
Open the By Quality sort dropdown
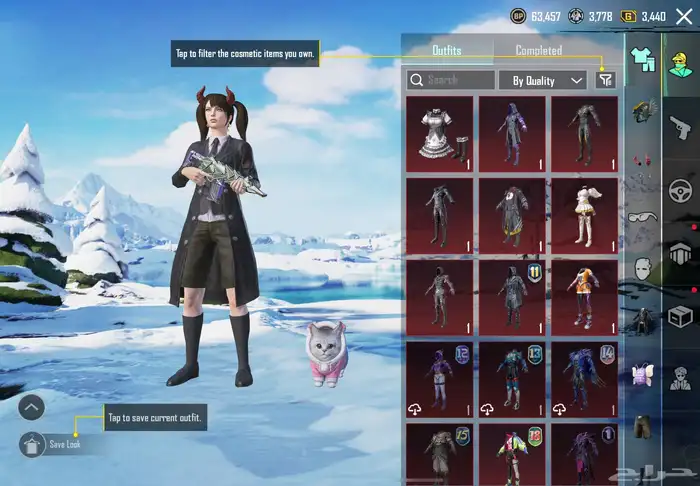[548, 80]
